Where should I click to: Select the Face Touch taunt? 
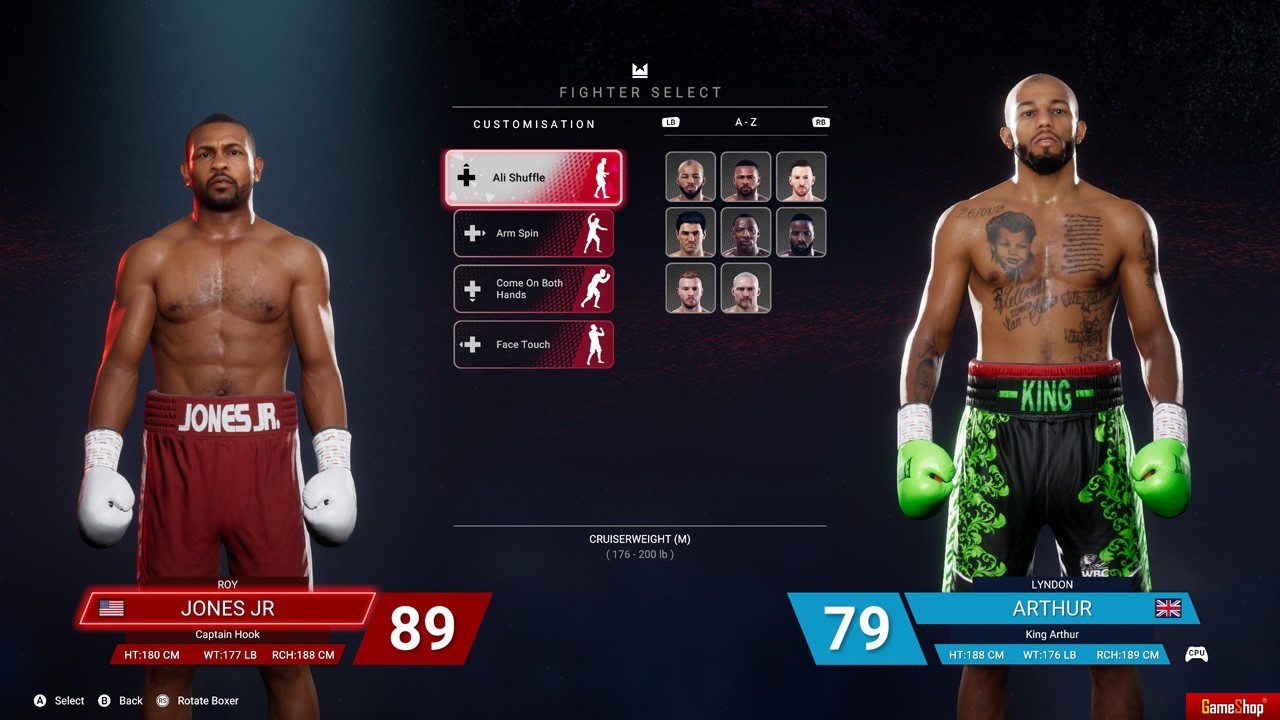coord(533,345)
